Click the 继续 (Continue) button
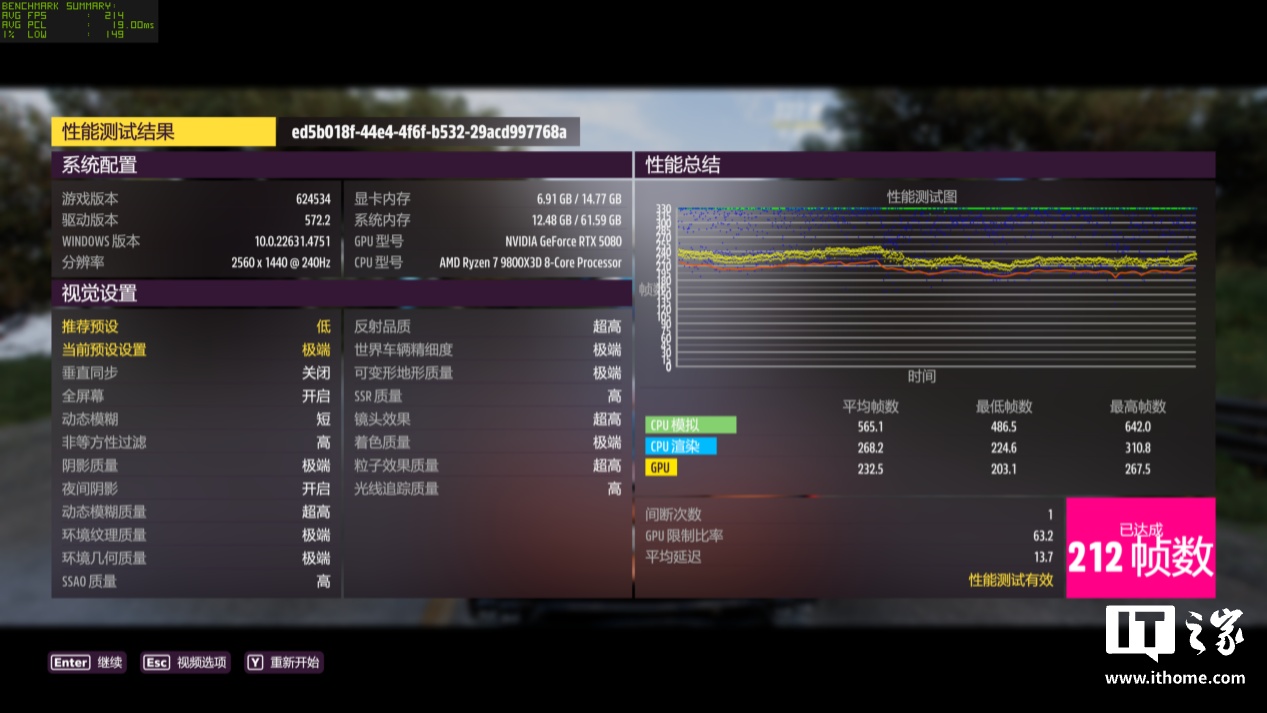 click(88, 662)
